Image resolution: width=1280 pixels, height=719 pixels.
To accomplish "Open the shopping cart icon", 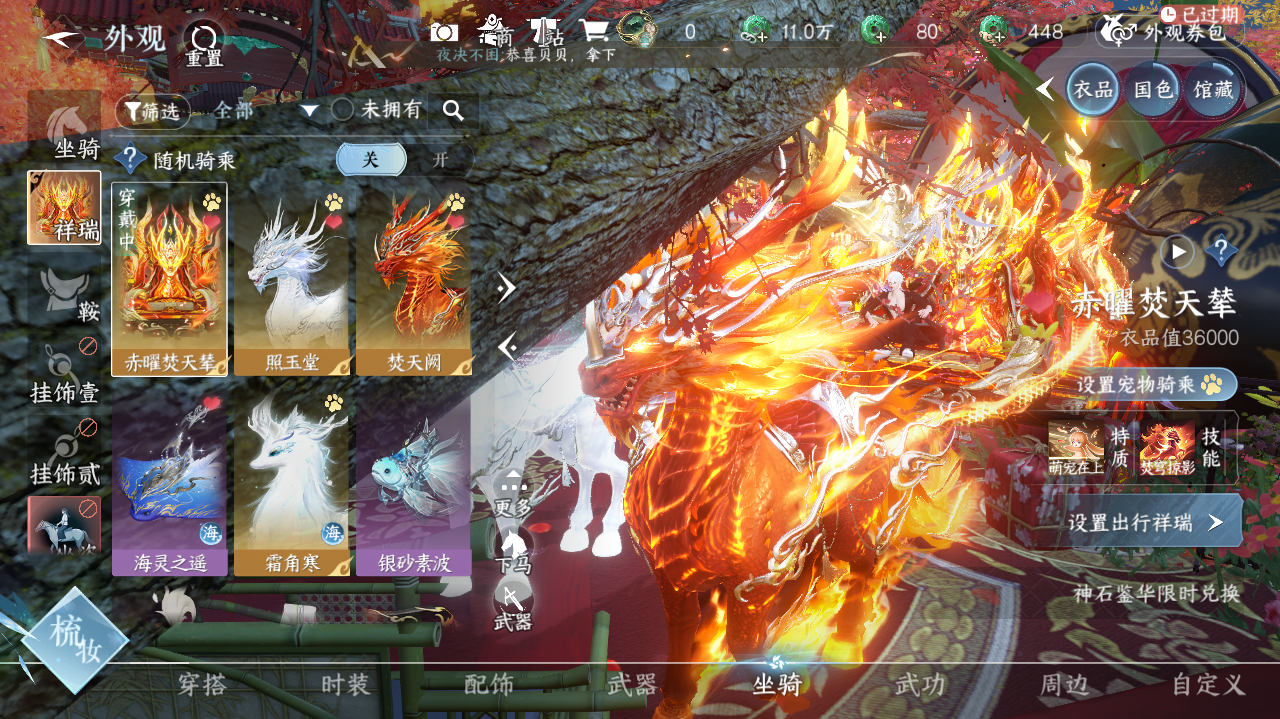I will point(594,32).
